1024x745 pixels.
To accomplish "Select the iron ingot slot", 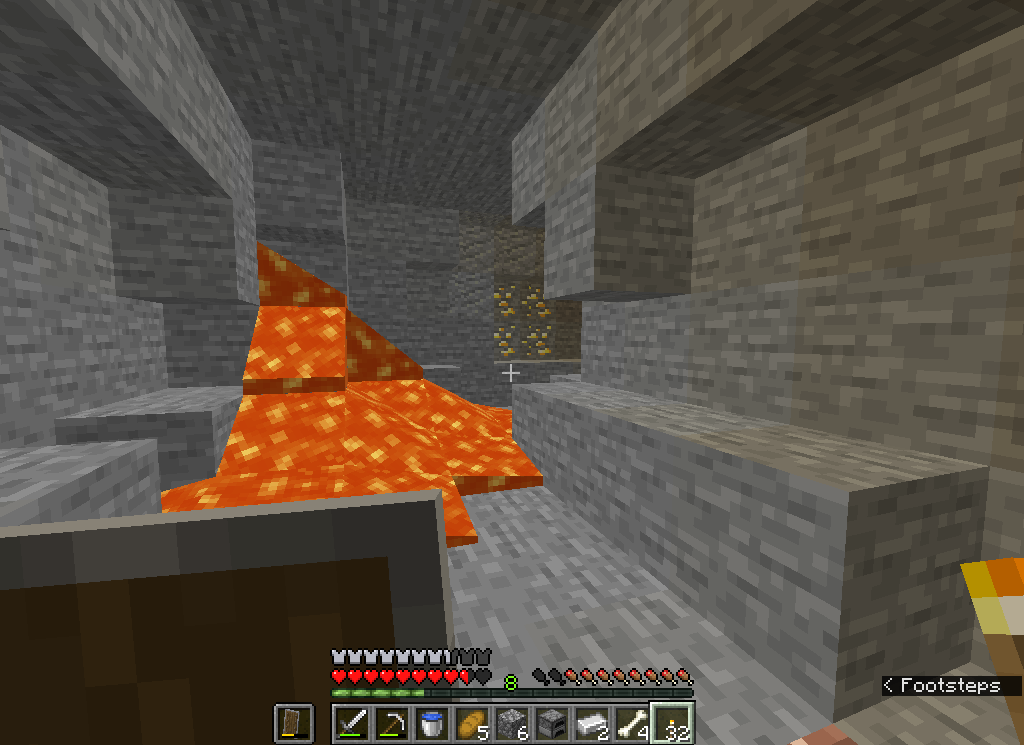I will 591,722.
